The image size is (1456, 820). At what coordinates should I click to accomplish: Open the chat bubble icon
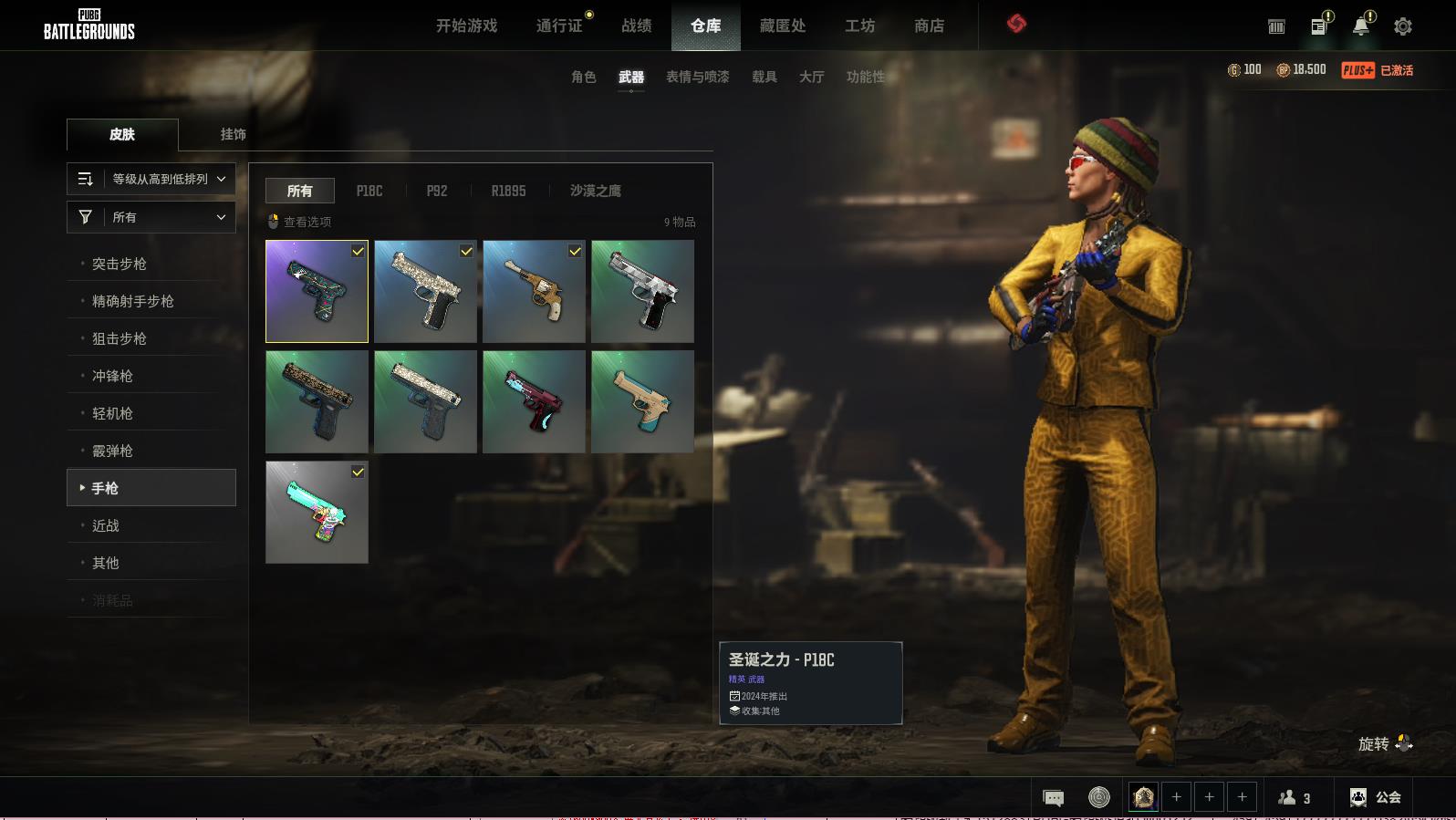coord(1053,798)
